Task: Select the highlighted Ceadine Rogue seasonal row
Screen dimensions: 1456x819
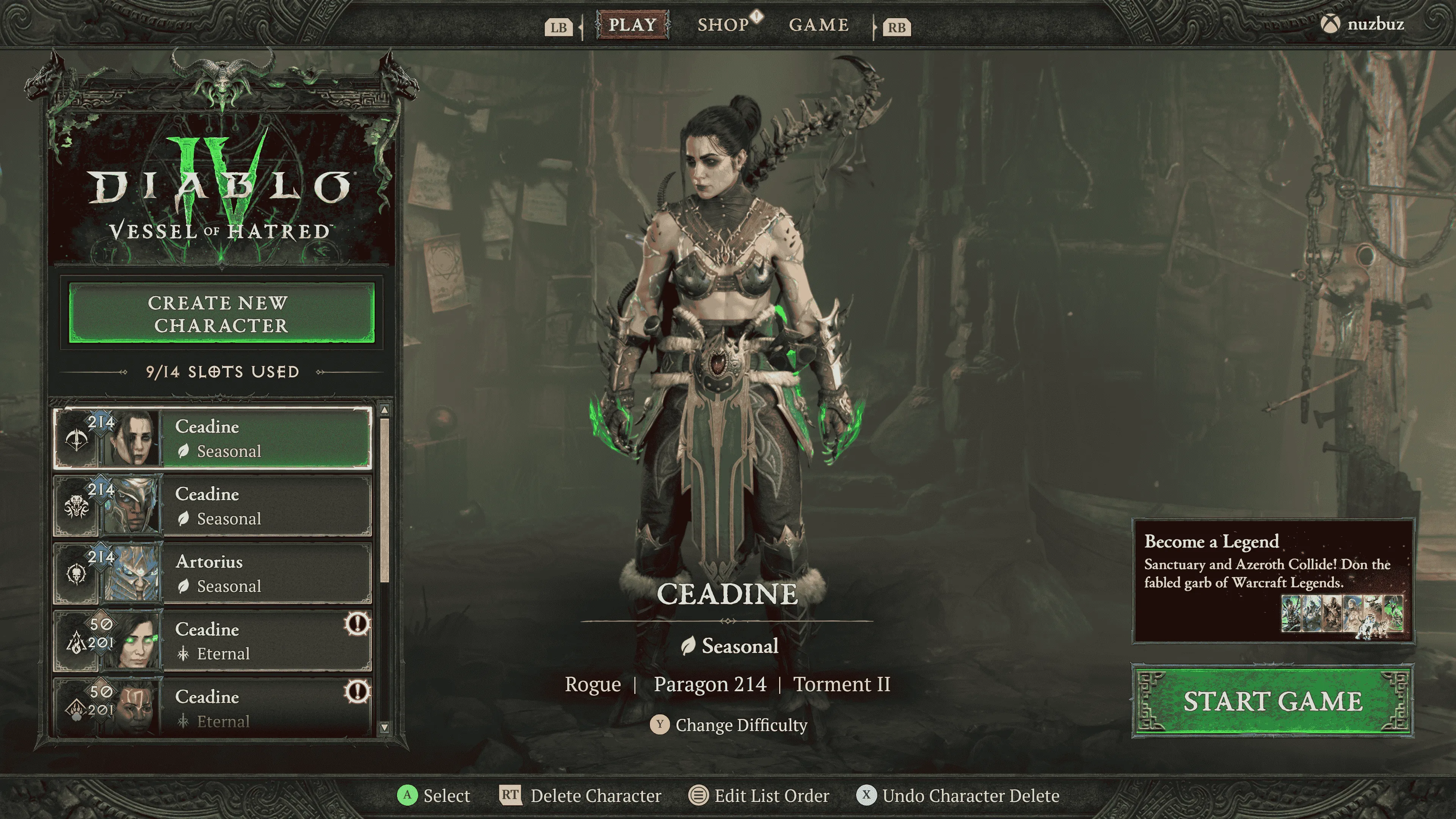Action: [212, 438]
